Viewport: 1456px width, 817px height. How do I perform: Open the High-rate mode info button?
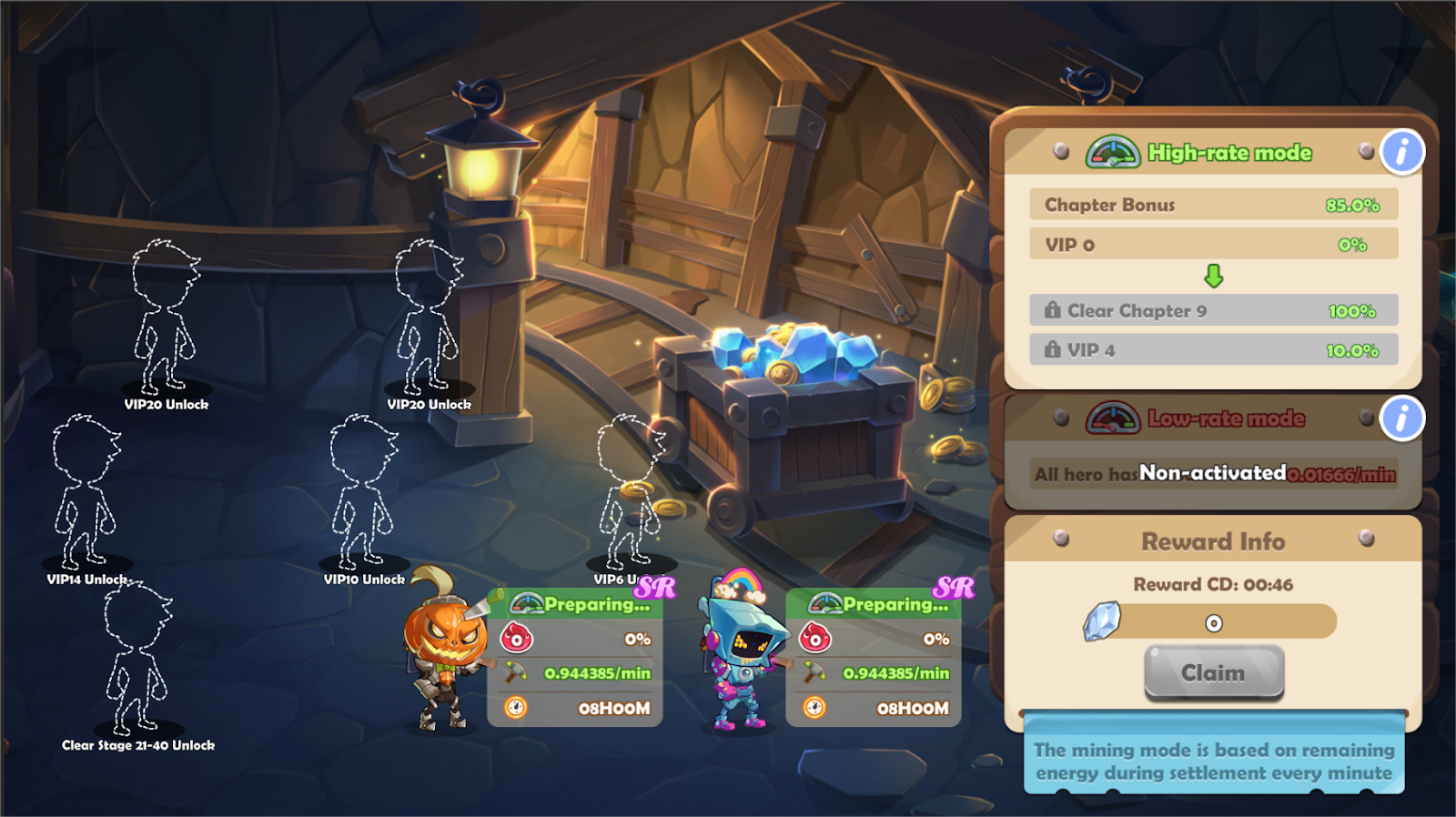click(x=1401, y=152)
